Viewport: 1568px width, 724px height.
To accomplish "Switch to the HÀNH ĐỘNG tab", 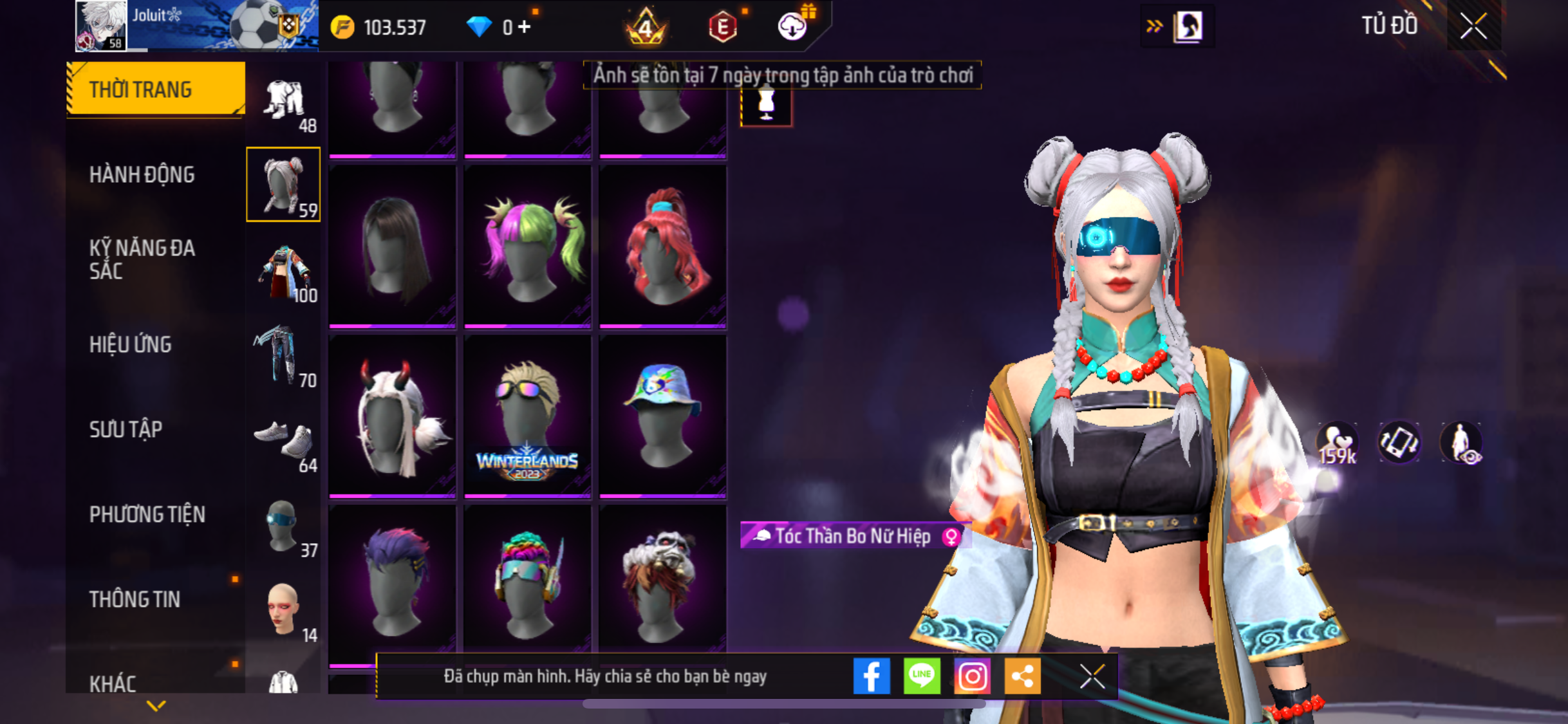I will point(142,174).
